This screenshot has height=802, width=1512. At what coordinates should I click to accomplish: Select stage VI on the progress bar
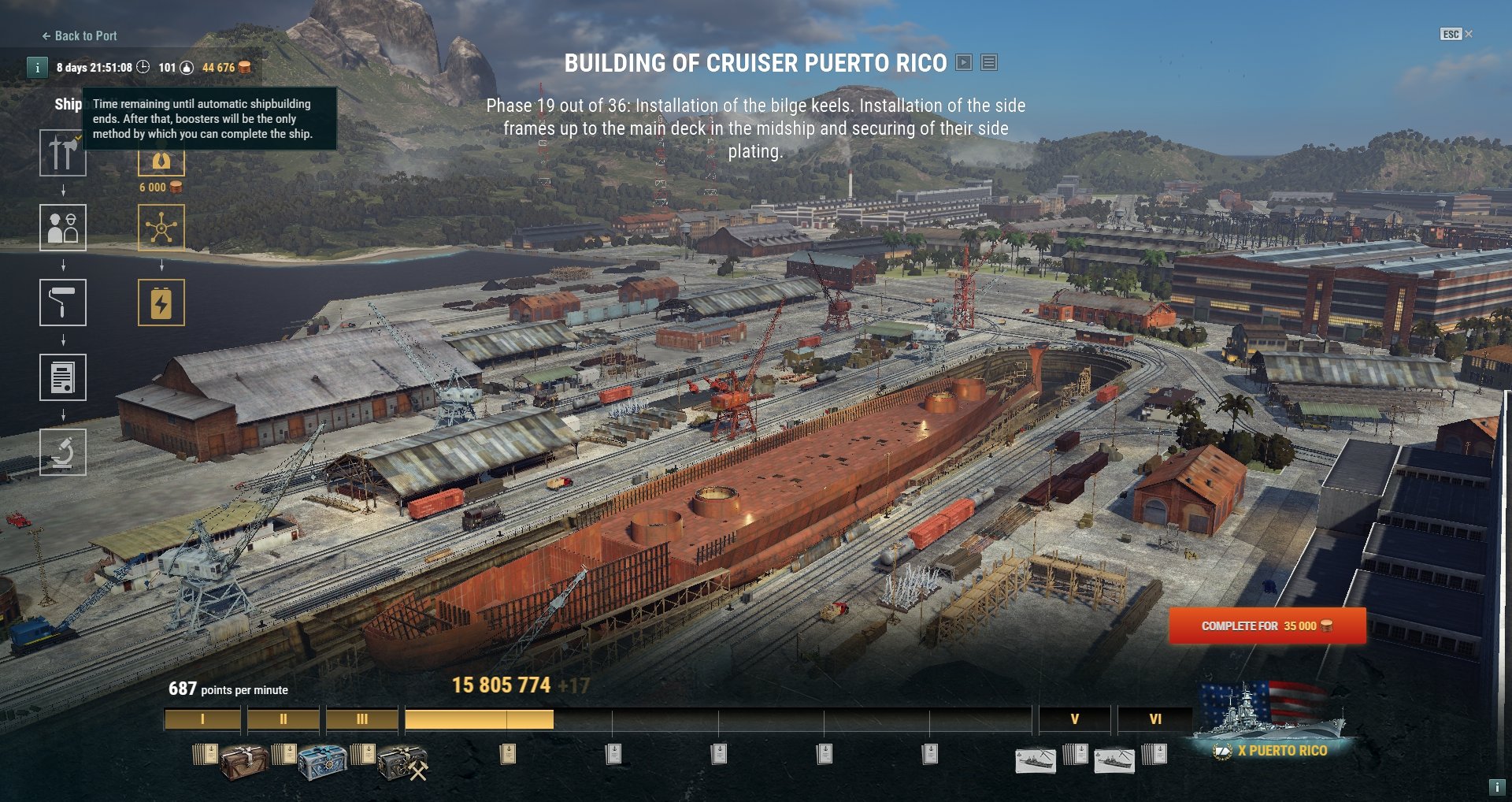[x=1154, y=719]
